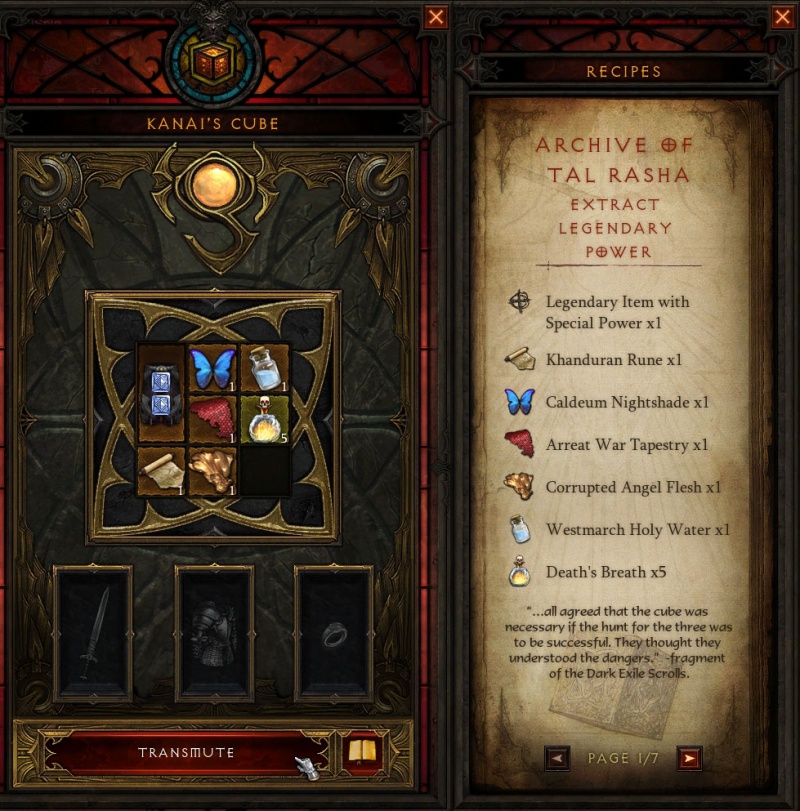This screenshot has height=811, width=800.
Task: Go to the next recipe page
Action: (x=688, y=758)
